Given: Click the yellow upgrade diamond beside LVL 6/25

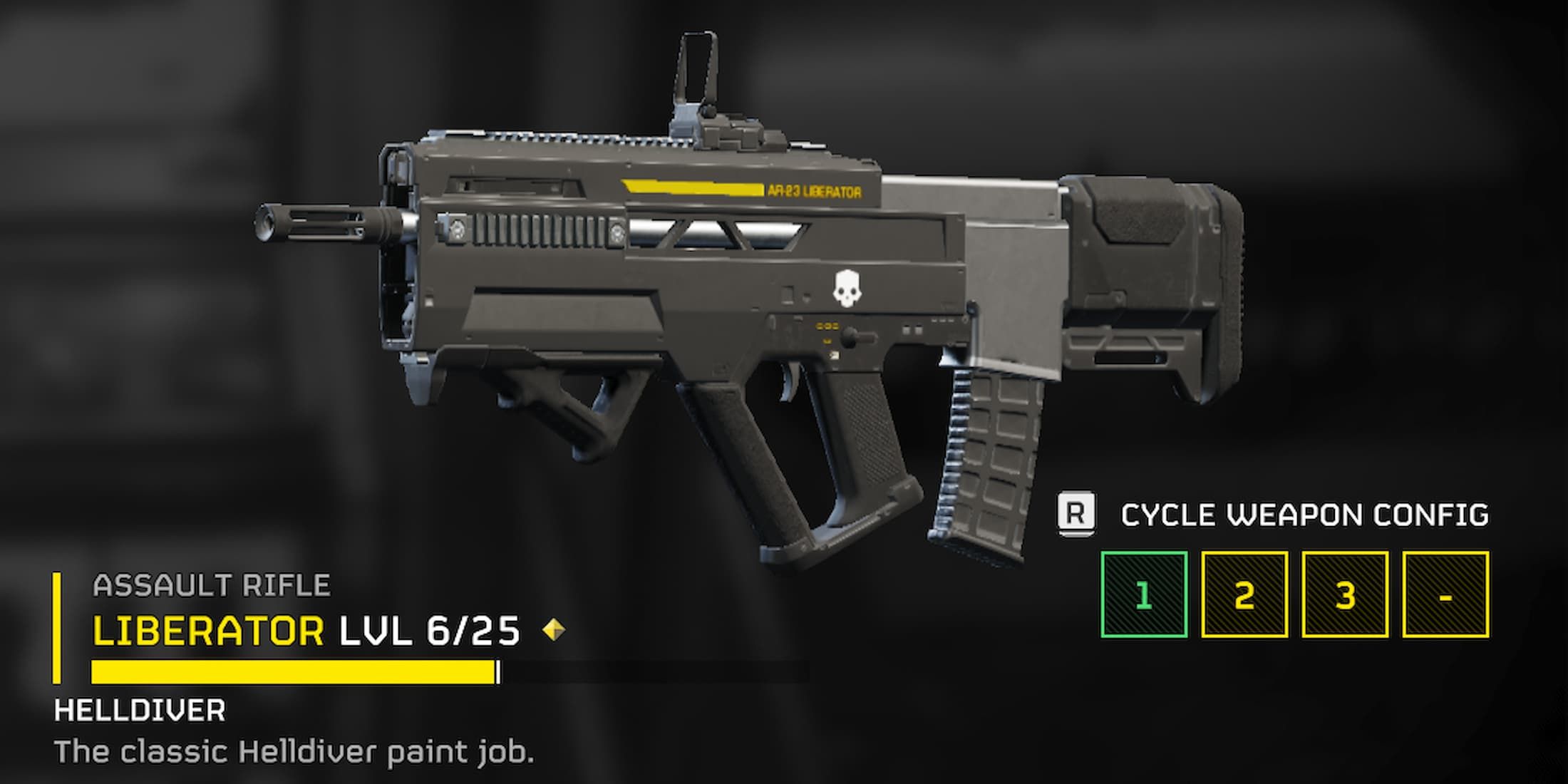Looking at the screenshot, I should point(555,627).
